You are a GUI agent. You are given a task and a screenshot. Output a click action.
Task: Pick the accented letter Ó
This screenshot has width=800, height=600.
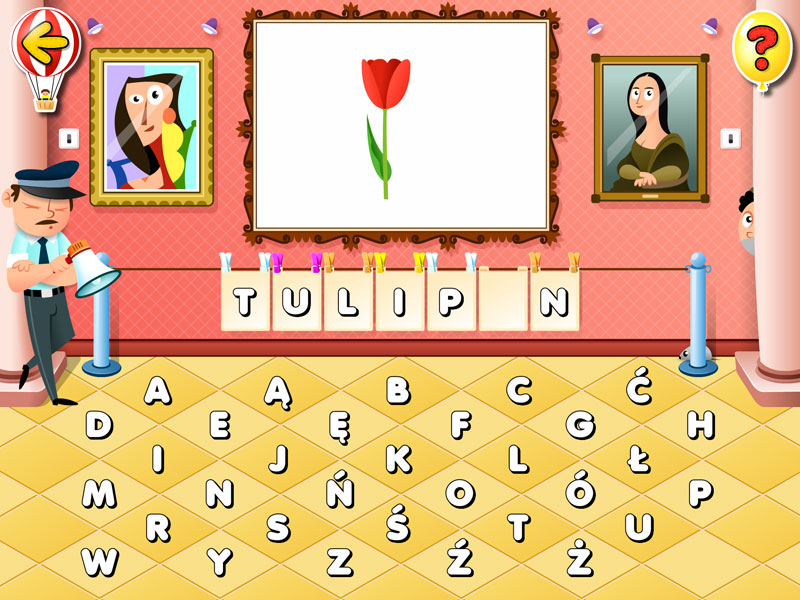[580, 490]
